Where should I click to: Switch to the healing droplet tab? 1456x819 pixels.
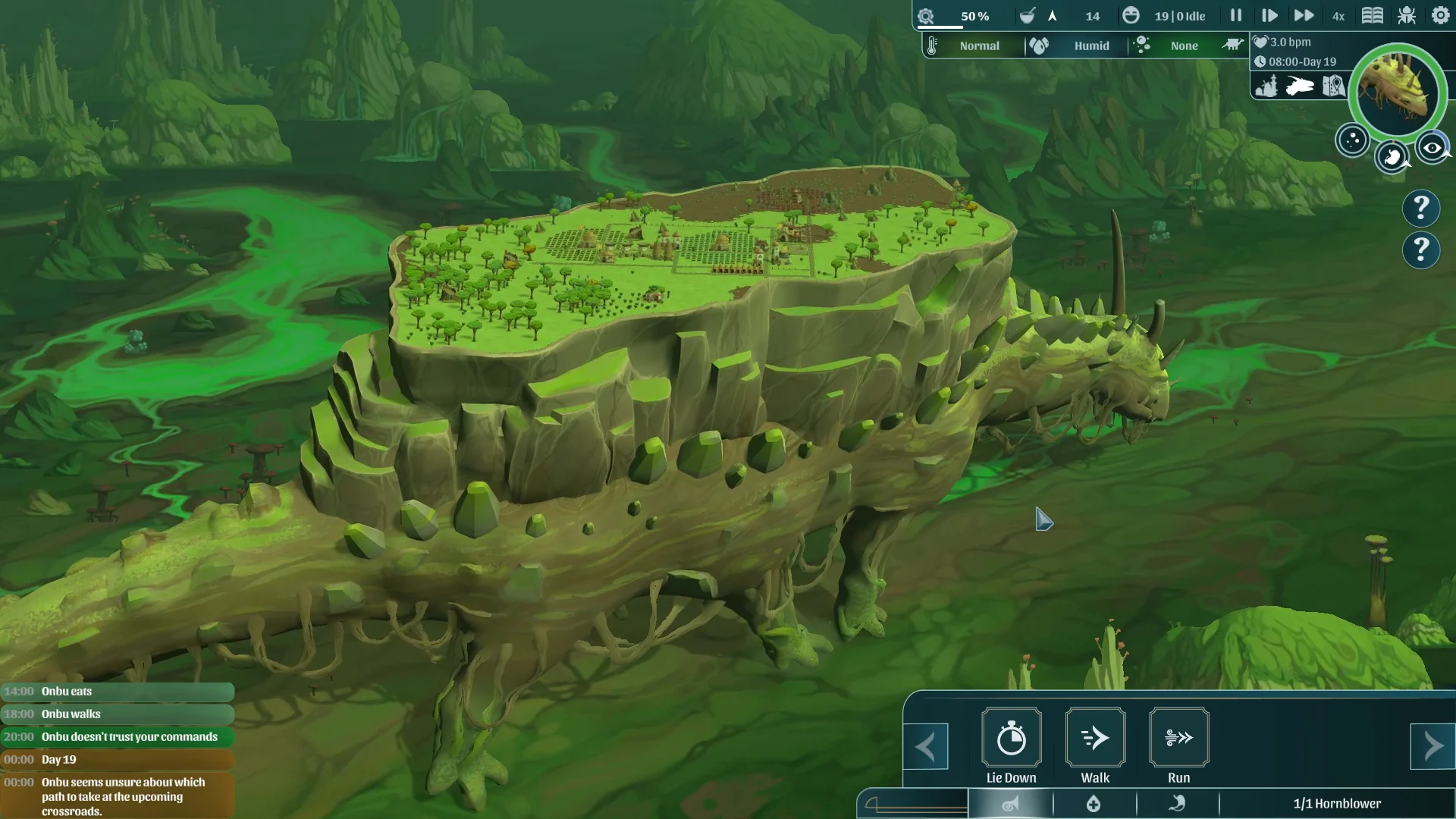click(1094, 804)
